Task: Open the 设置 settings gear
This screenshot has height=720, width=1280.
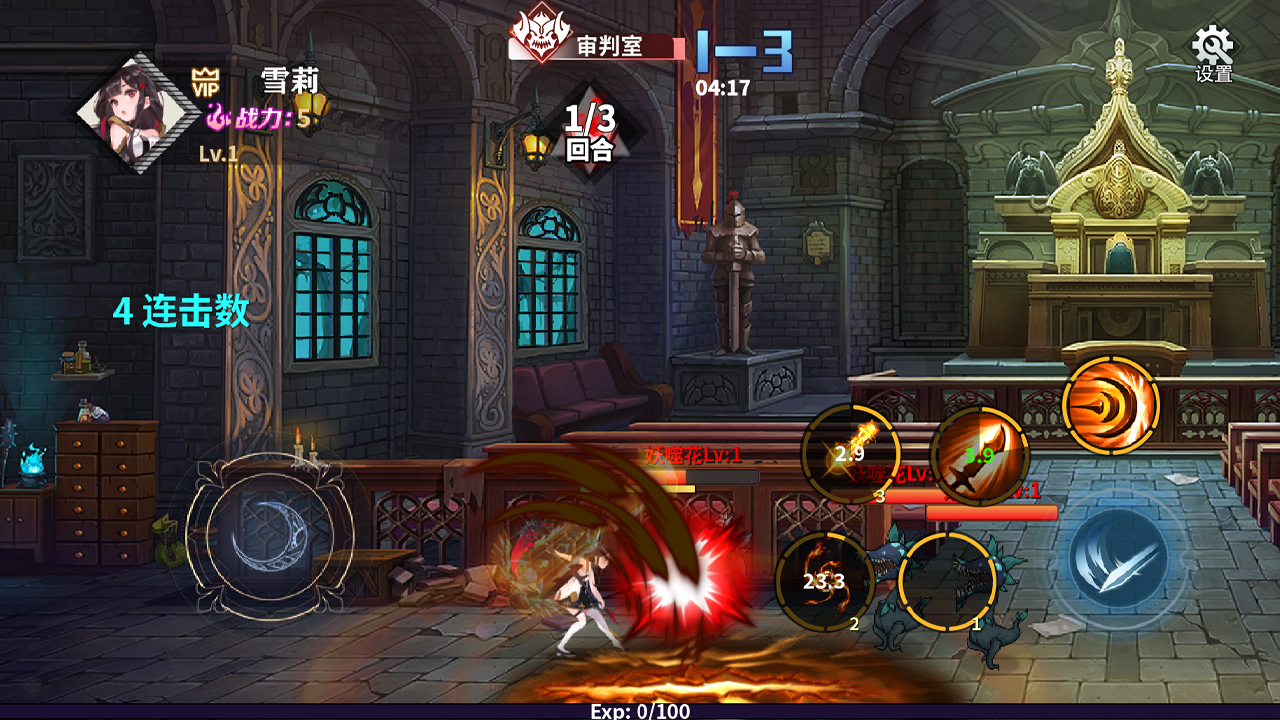Action: click(1213, 52)
